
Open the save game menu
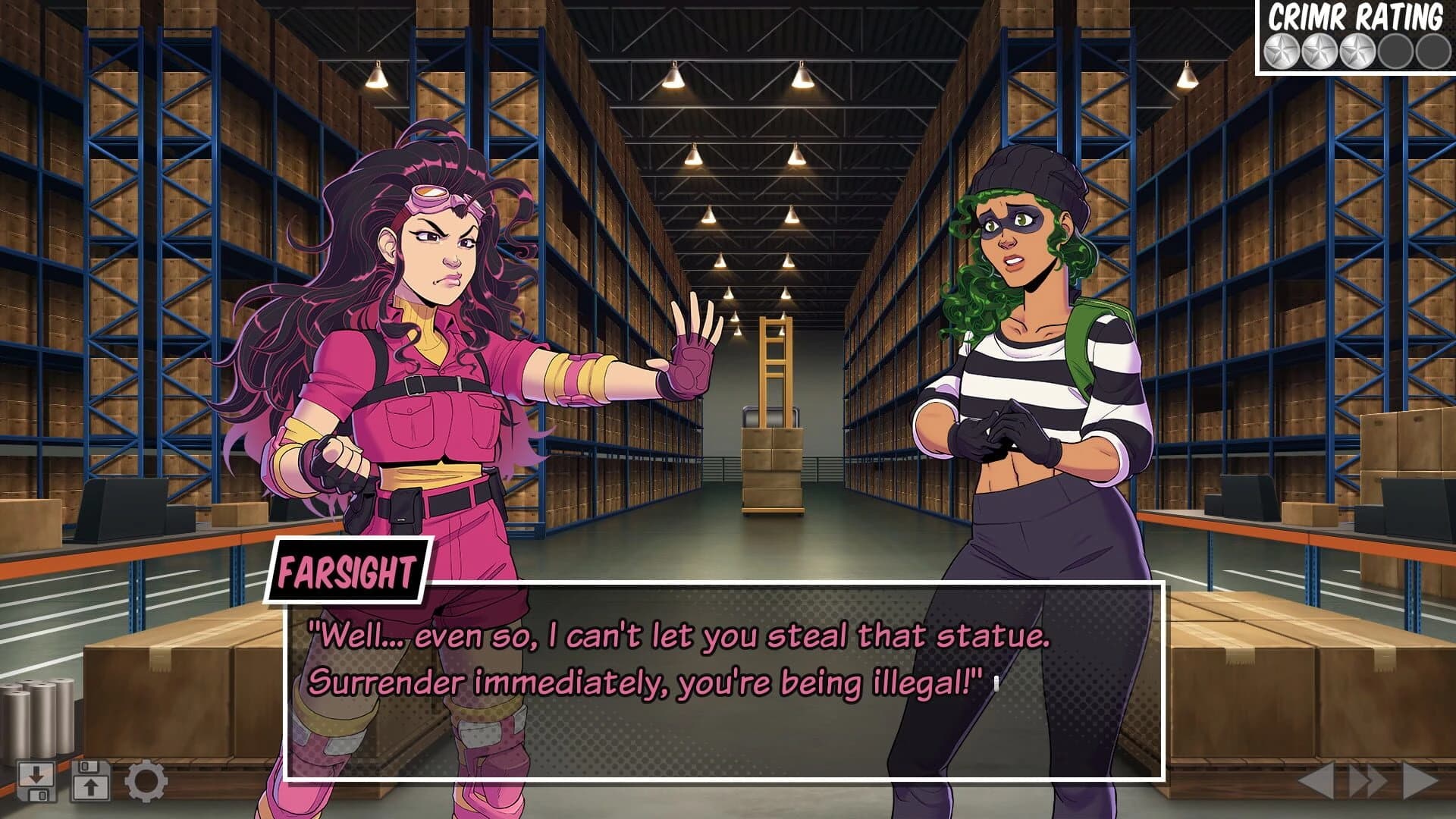(36, 780)
